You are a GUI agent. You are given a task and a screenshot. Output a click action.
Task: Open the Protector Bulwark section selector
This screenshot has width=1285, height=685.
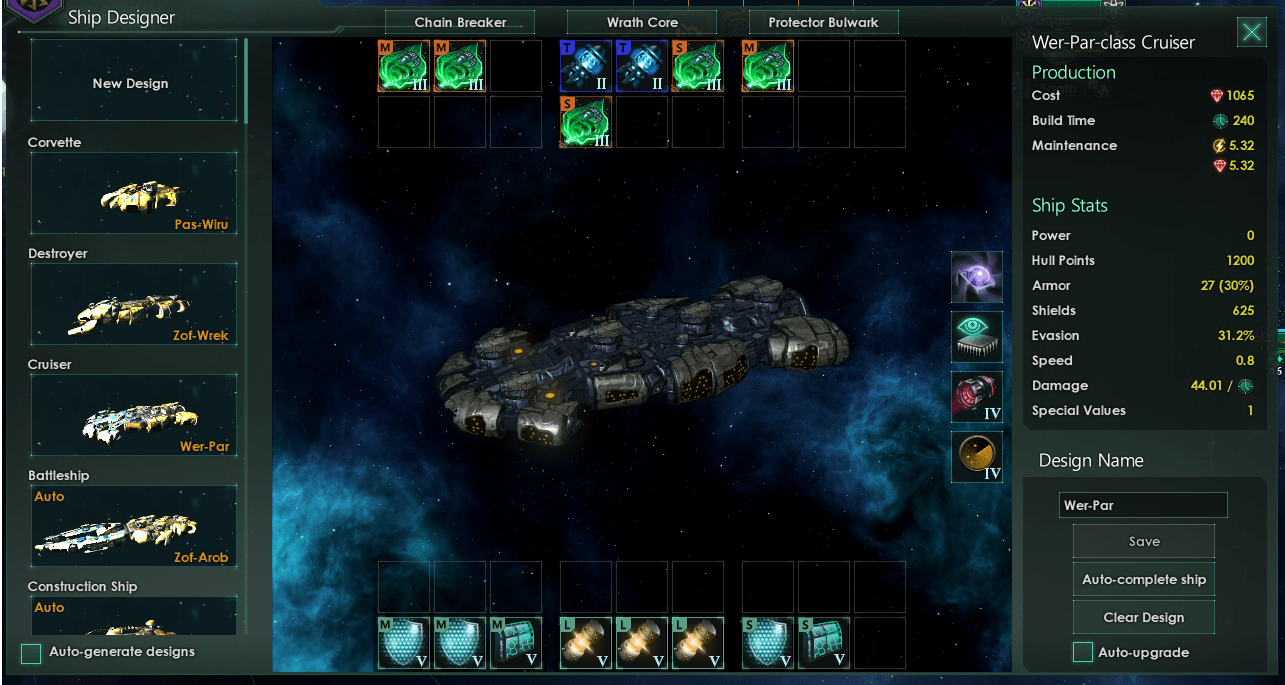coord(824,22)
